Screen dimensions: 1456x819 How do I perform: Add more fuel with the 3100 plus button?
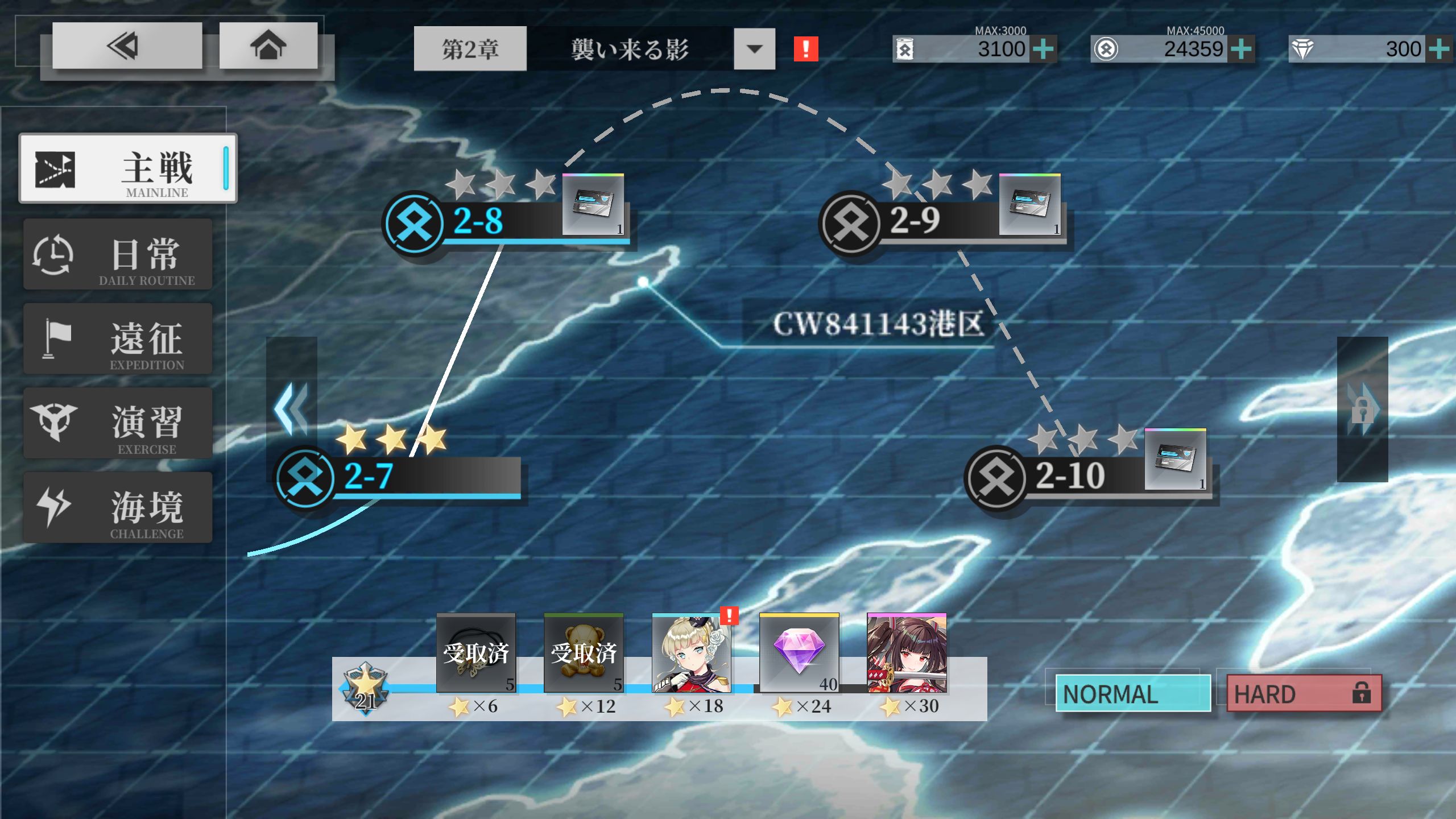[x=1043, y=49]
